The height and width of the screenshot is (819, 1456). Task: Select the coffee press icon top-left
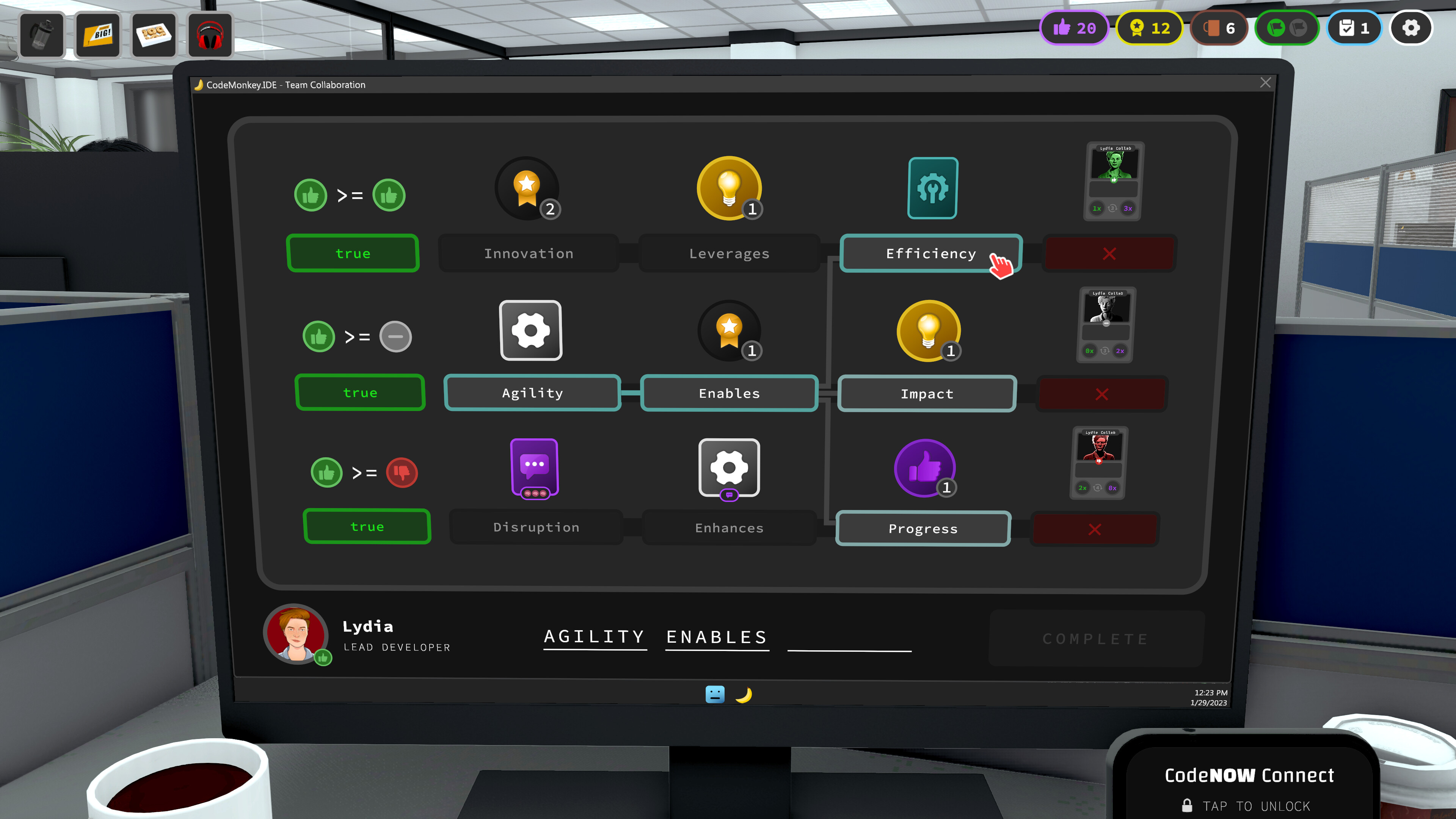tap(42, 35)
